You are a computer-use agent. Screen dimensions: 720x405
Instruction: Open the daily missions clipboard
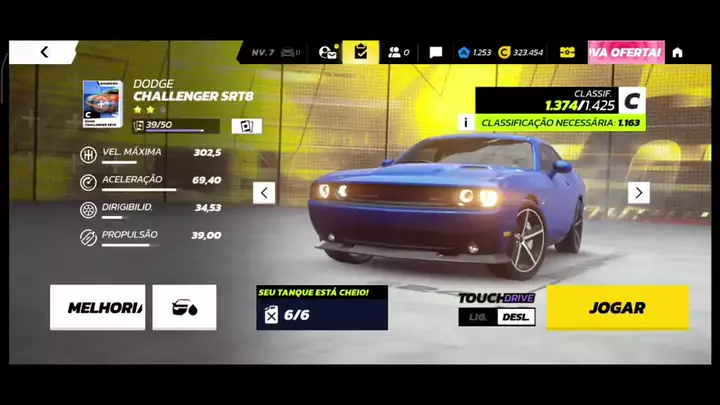pyautogui.click(x=361, y=52)
